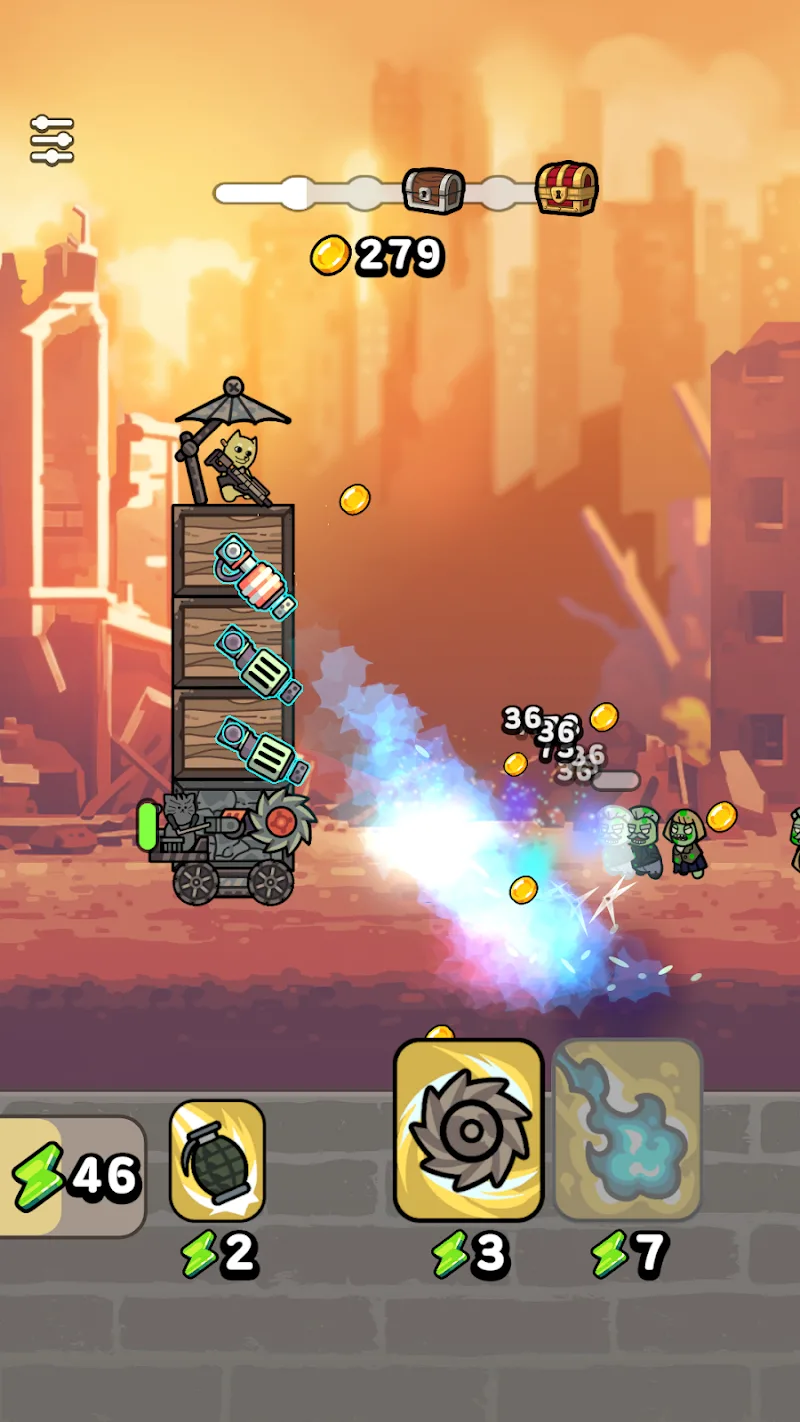The image size is (800, 1422).
Task: Select the brown wooden chest milestone
Action: (434, 190)
